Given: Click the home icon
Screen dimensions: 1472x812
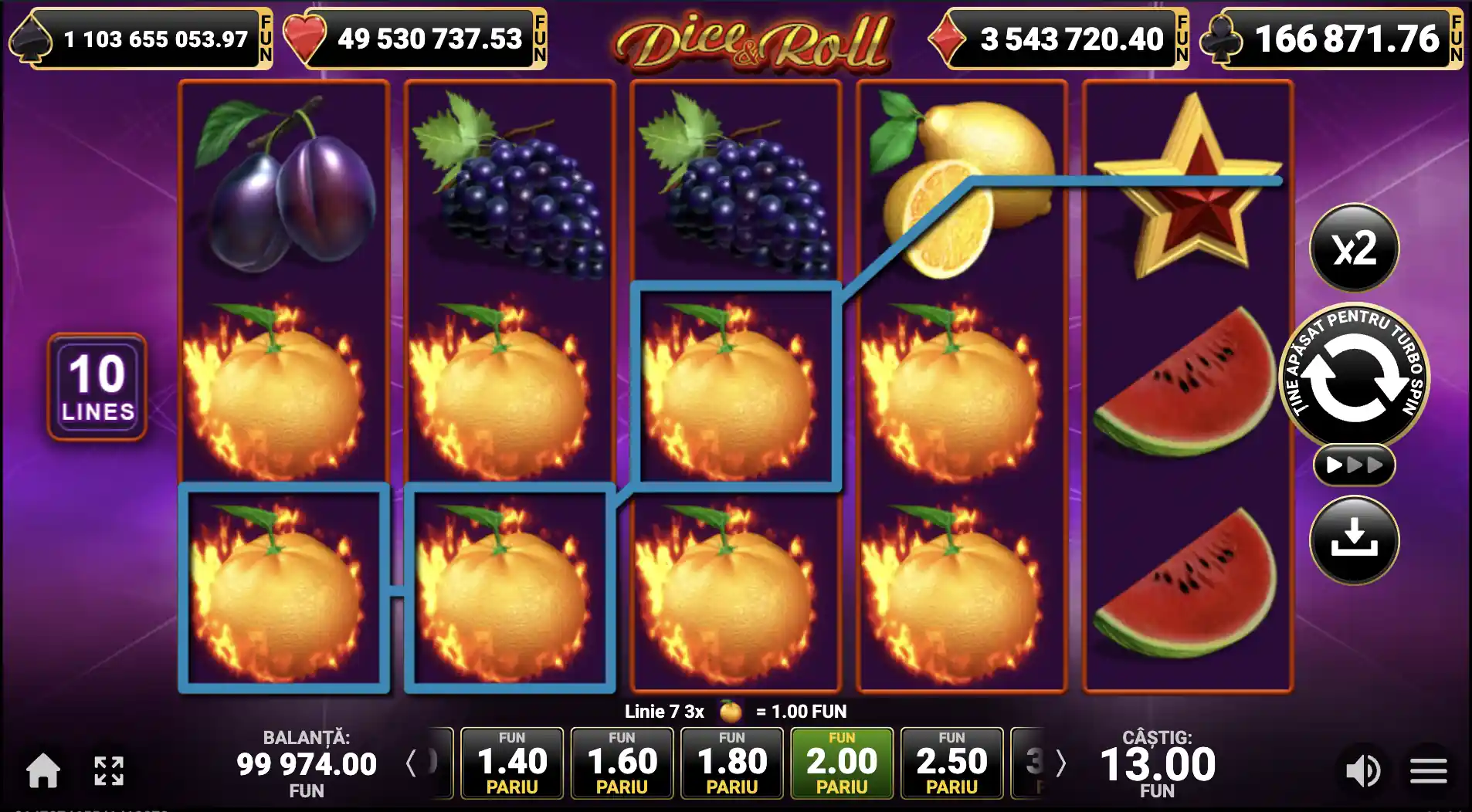Looking at the screenshot, I should click(44, 769).
